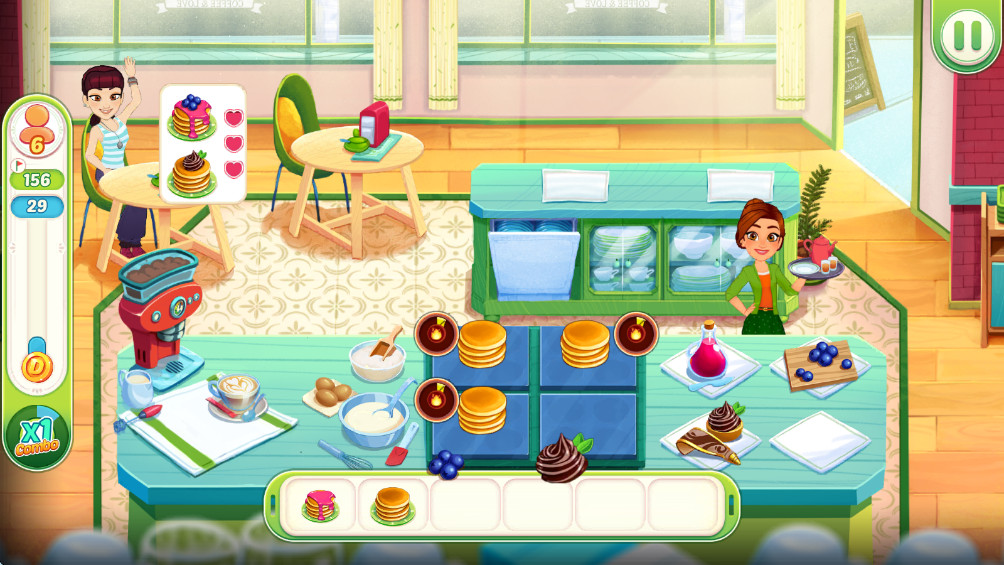The width and height of the screenshot is (1004, 565).
Task: Select the plain pancake stack on the tray
Action: (392, 505)
